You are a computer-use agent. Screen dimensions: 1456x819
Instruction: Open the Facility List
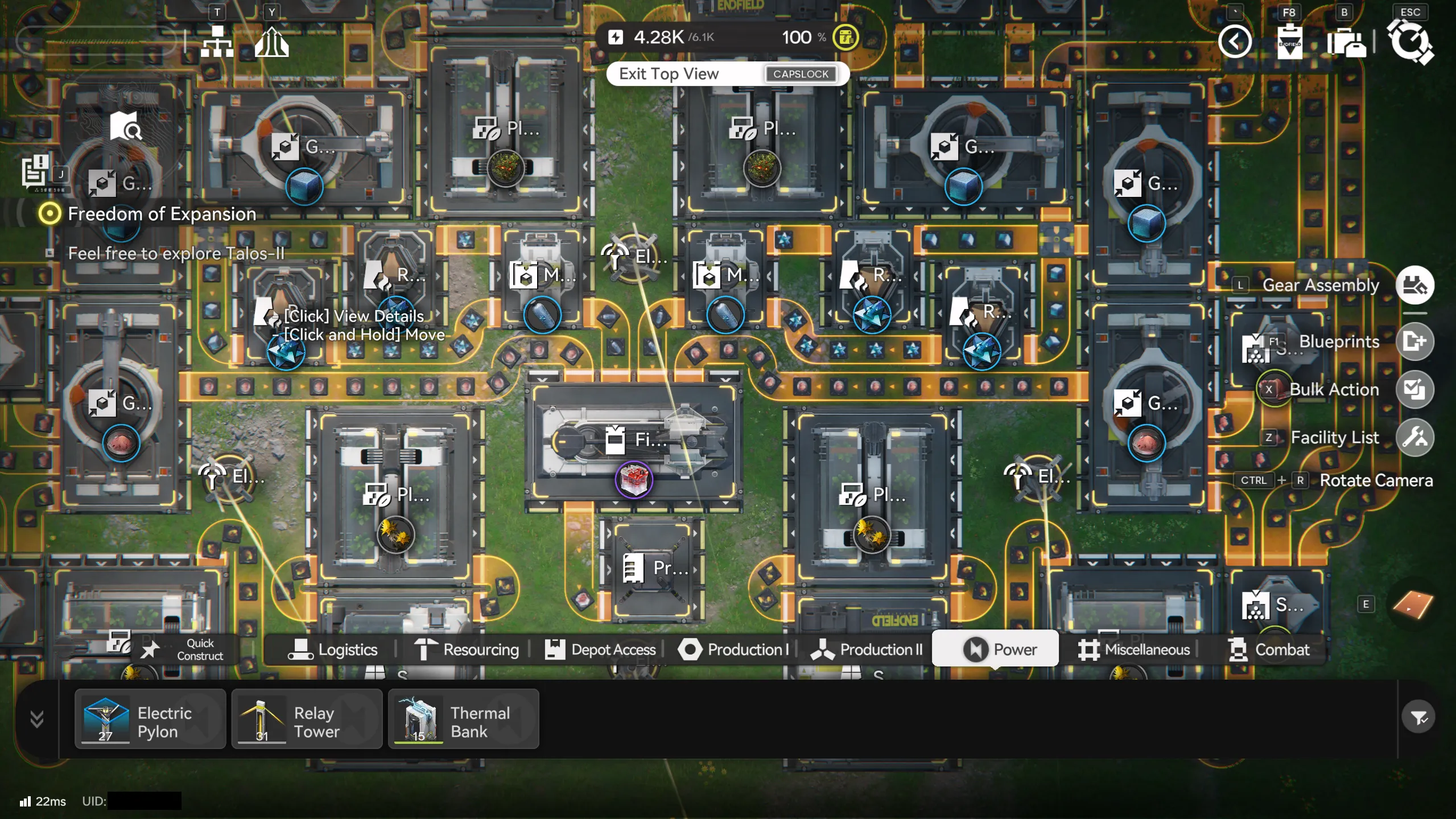click(1414, 438)
